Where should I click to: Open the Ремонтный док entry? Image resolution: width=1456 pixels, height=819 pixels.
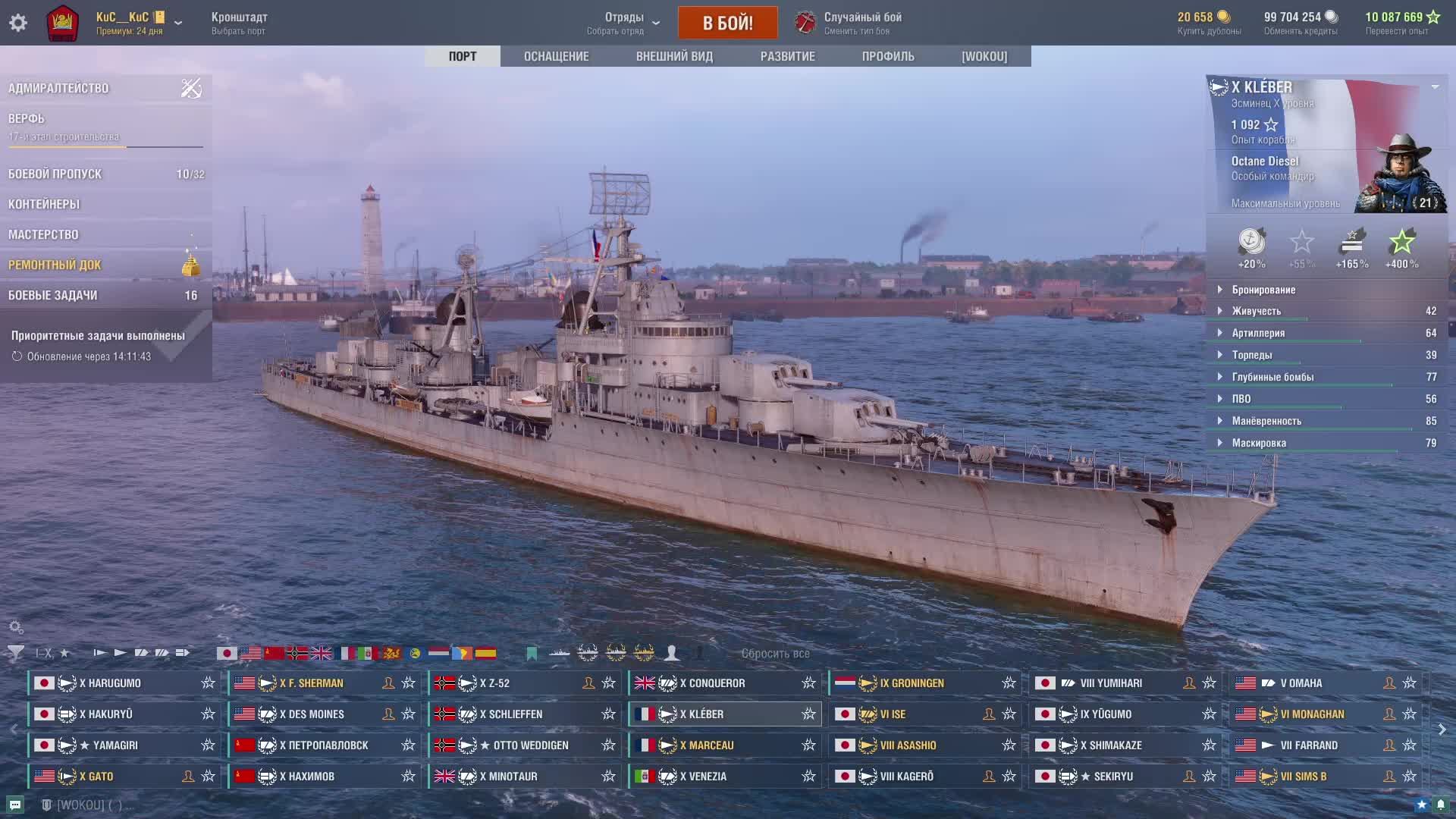click(55, 265)
